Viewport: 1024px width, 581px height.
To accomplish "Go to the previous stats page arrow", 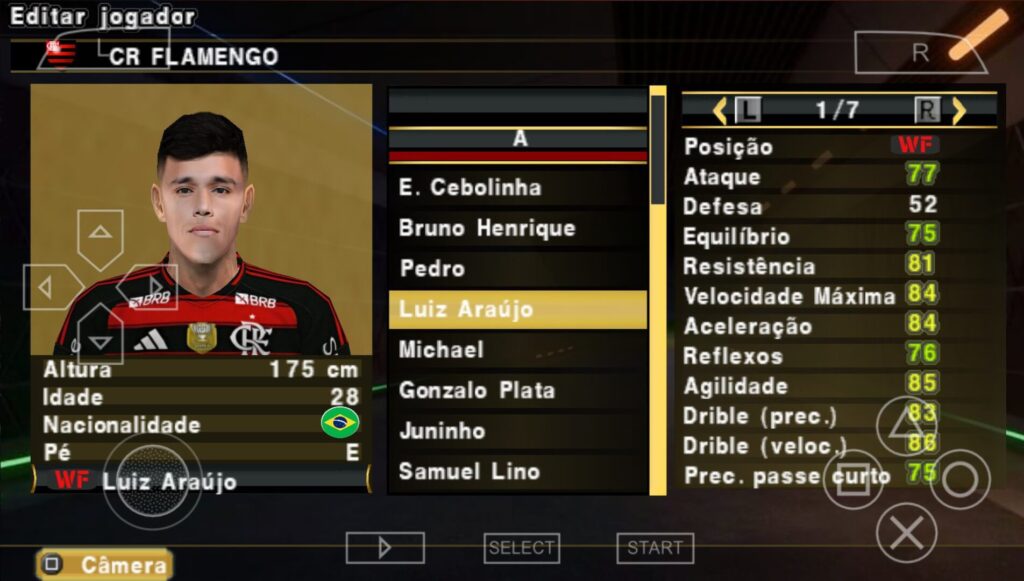I will point(720,110).
